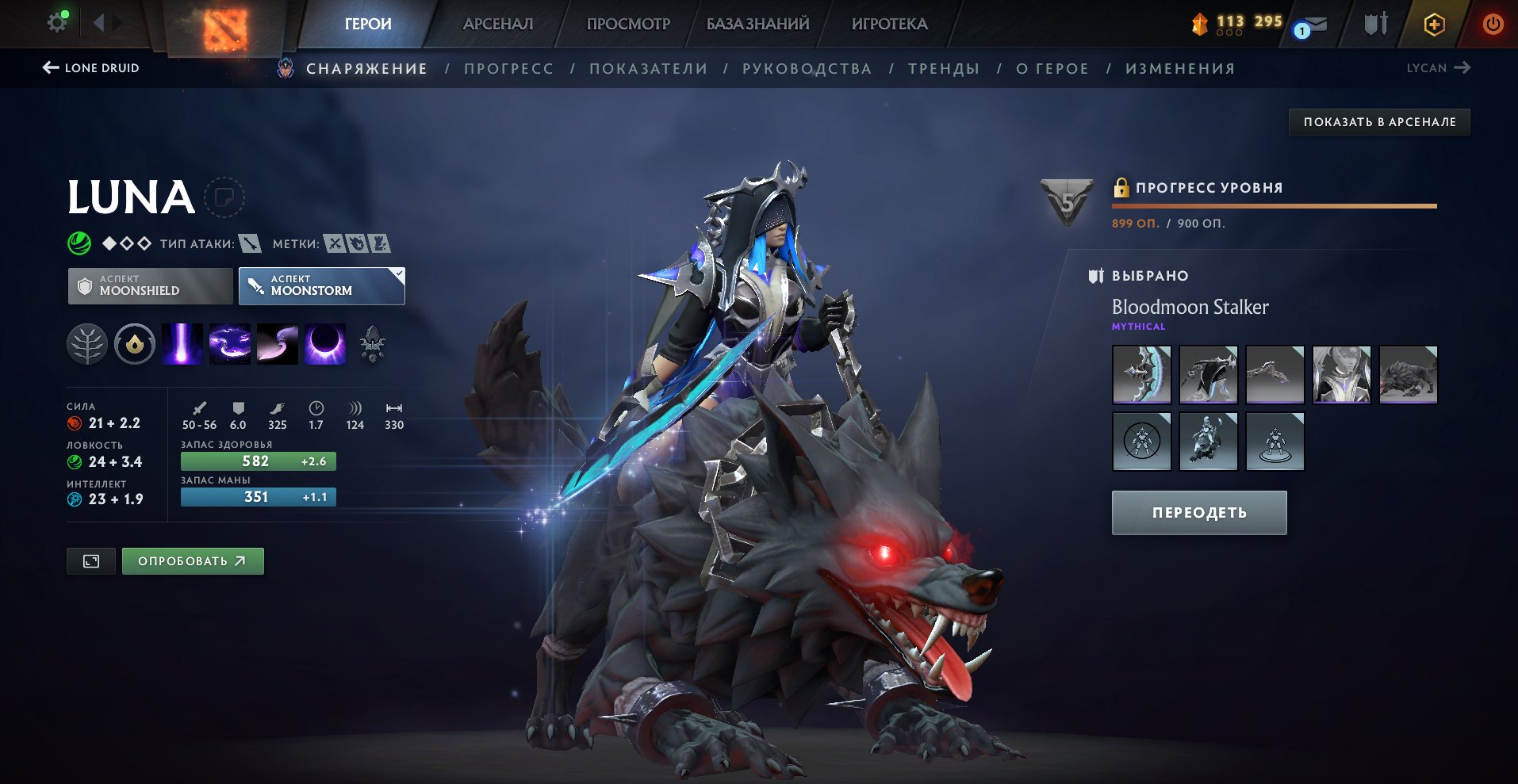Advance to Lycan with the right arrow
The height and width of the screenshot is (784, 1518).
pyautogui.click(x=1464, y=68)
